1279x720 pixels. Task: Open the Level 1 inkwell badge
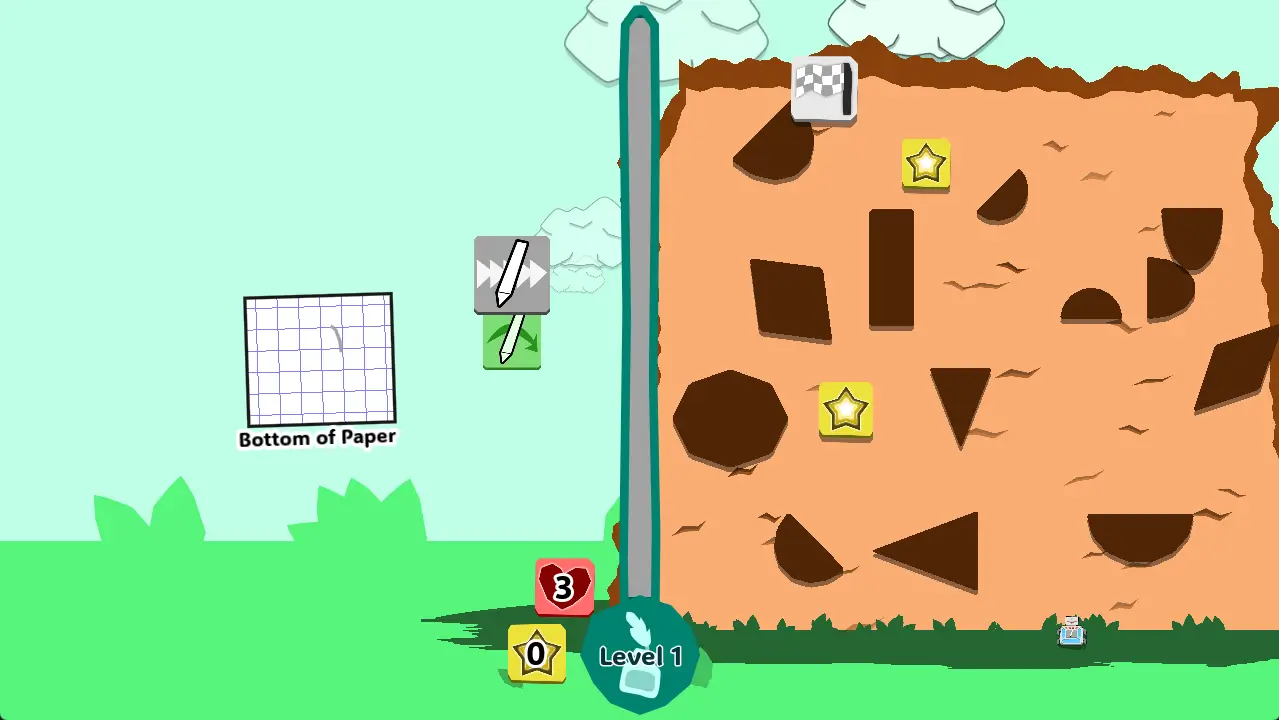(x=640, y=656)
